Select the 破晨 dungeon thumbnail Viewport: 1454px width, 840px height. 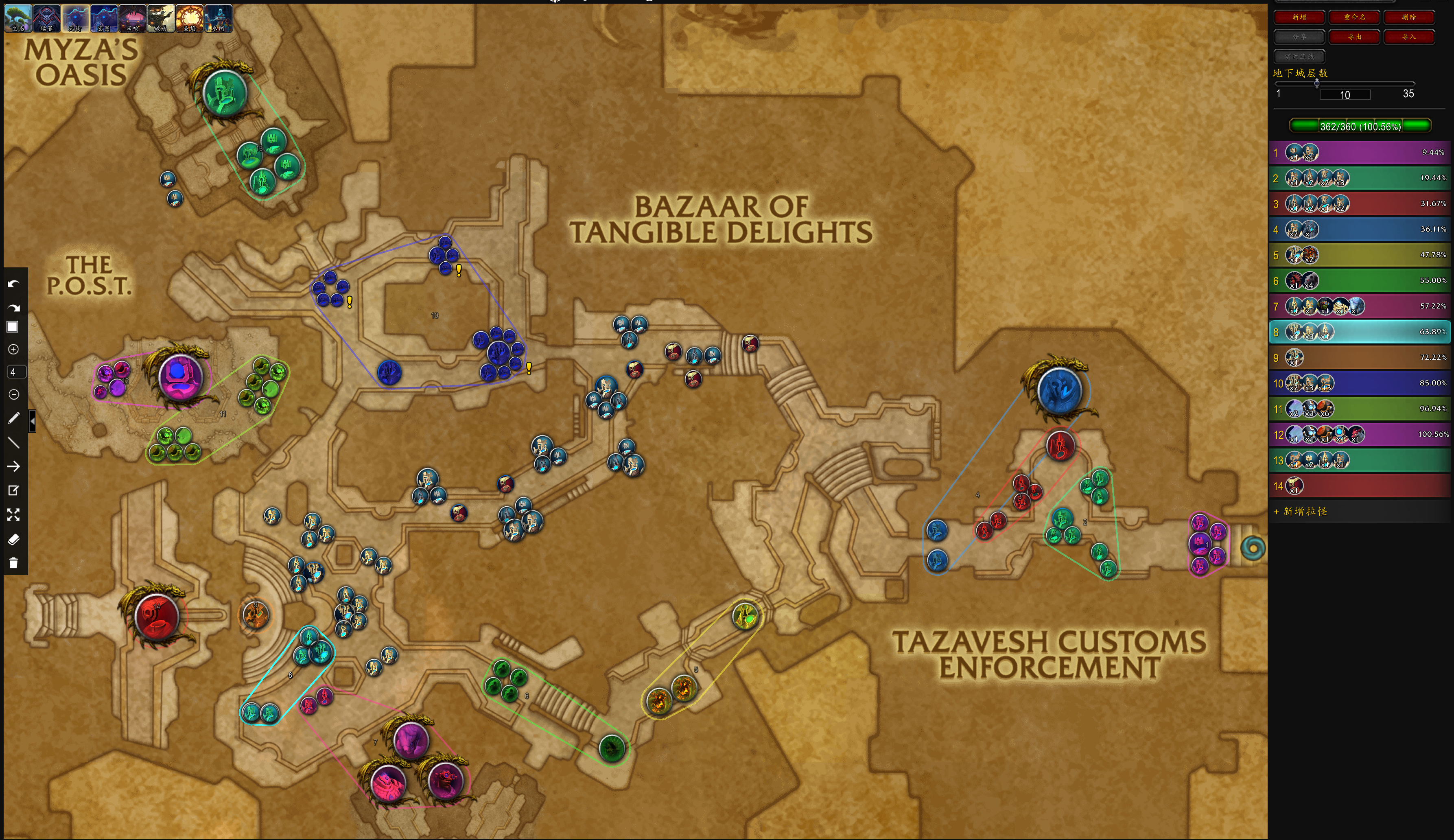pyautogui.click(x=161, y=18)
